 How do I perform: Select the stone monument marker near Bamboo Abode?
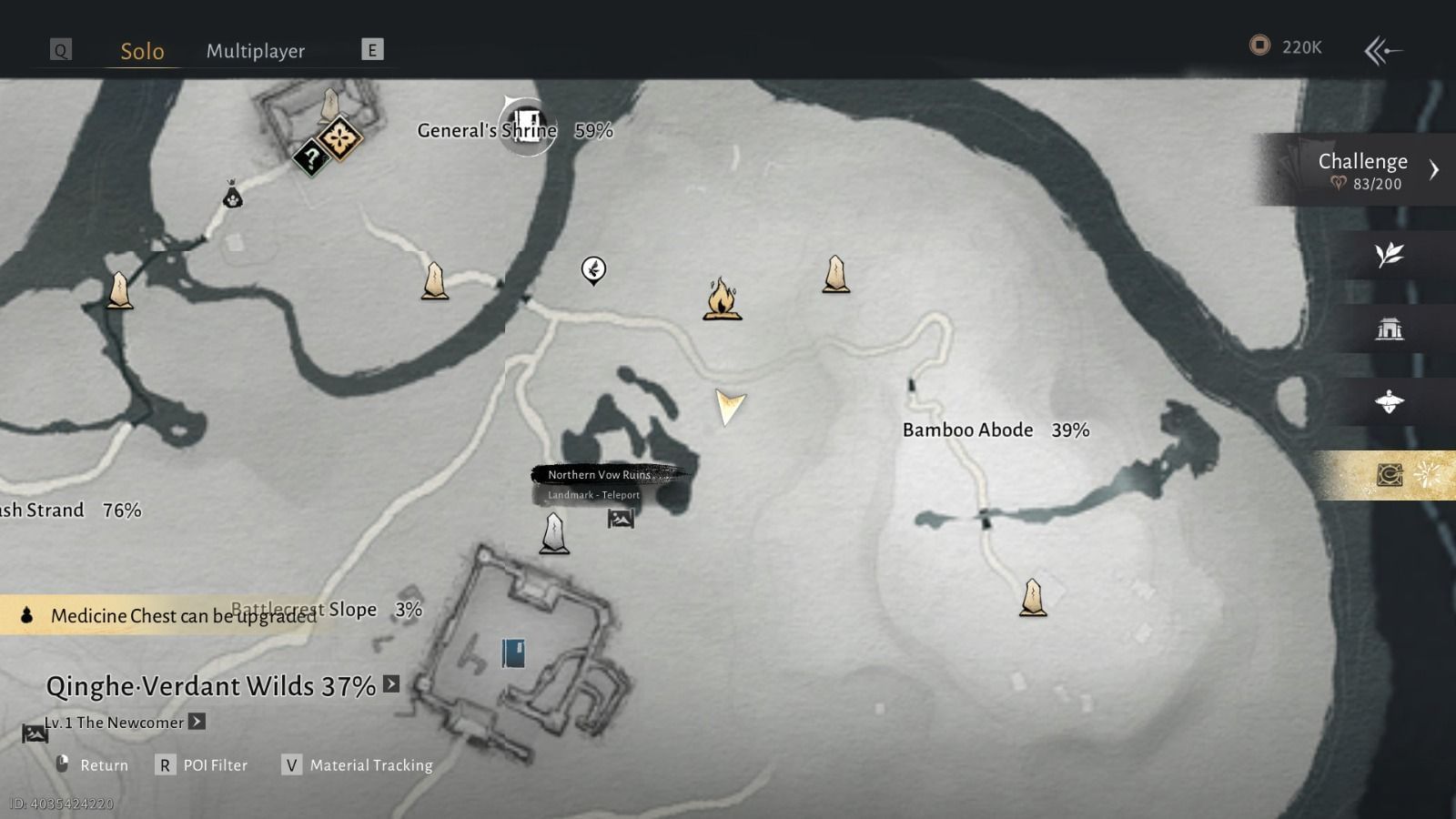point(1032,596)
